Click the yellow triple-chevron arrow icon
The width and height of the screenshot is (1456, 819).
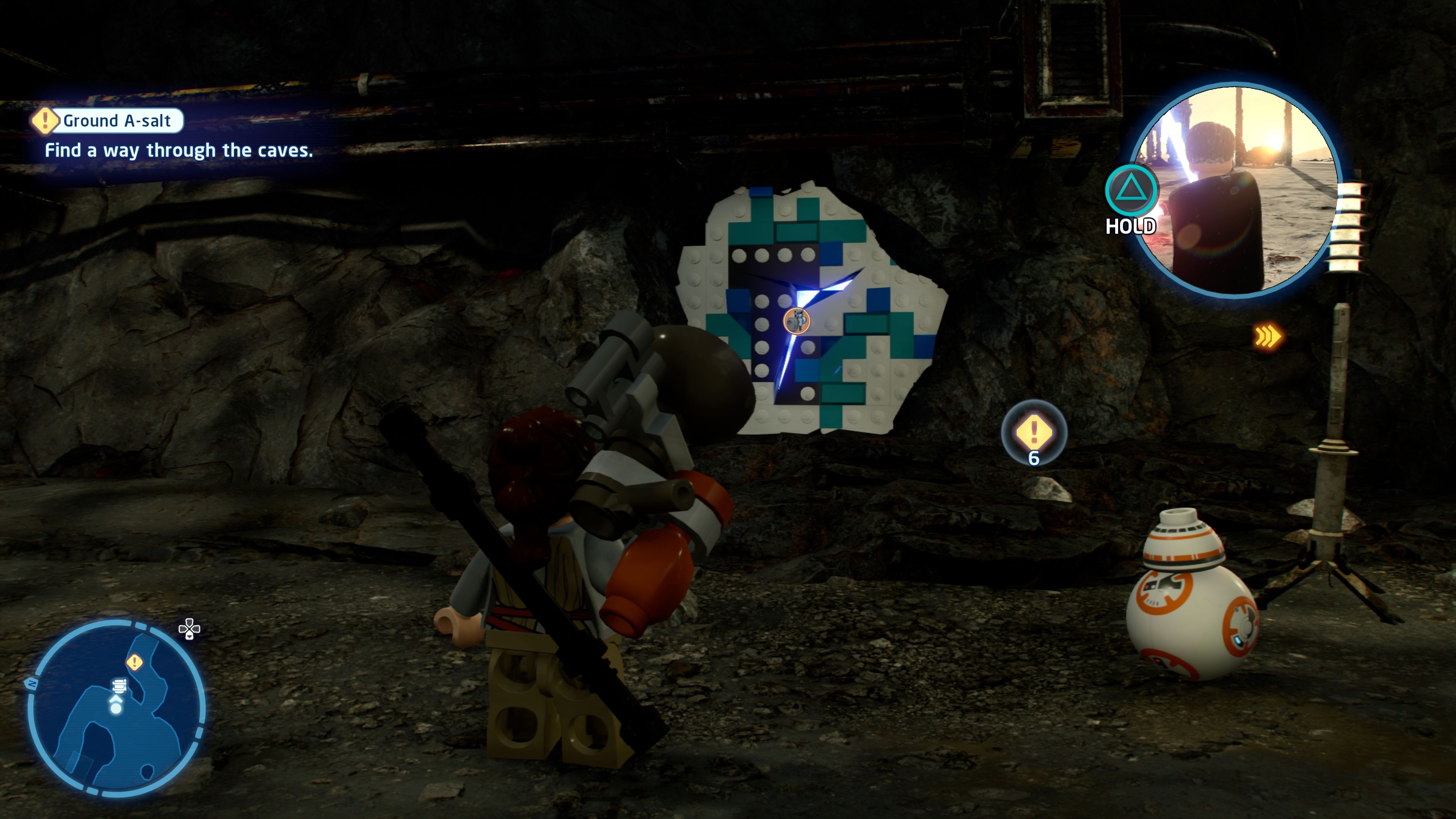(x=1268, y=337)
